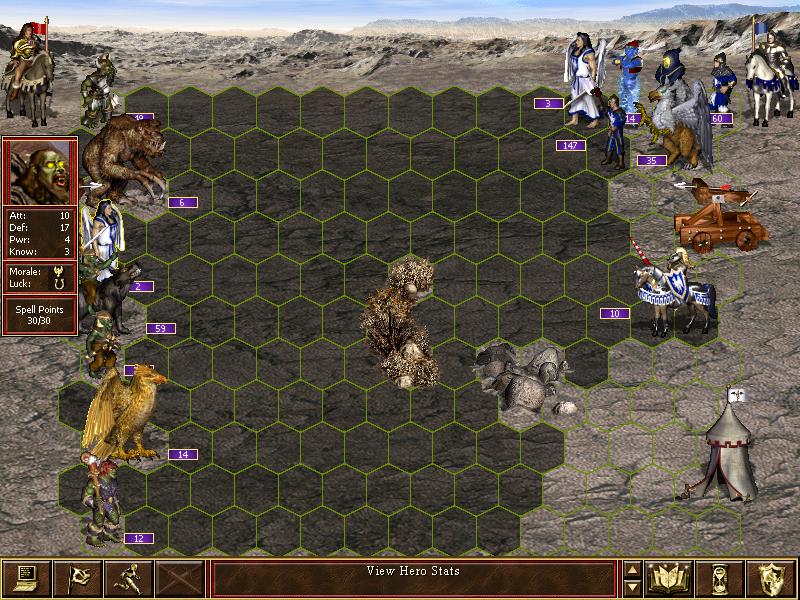
Task: Retreat using the running man button
Action: tap(129, 578)
